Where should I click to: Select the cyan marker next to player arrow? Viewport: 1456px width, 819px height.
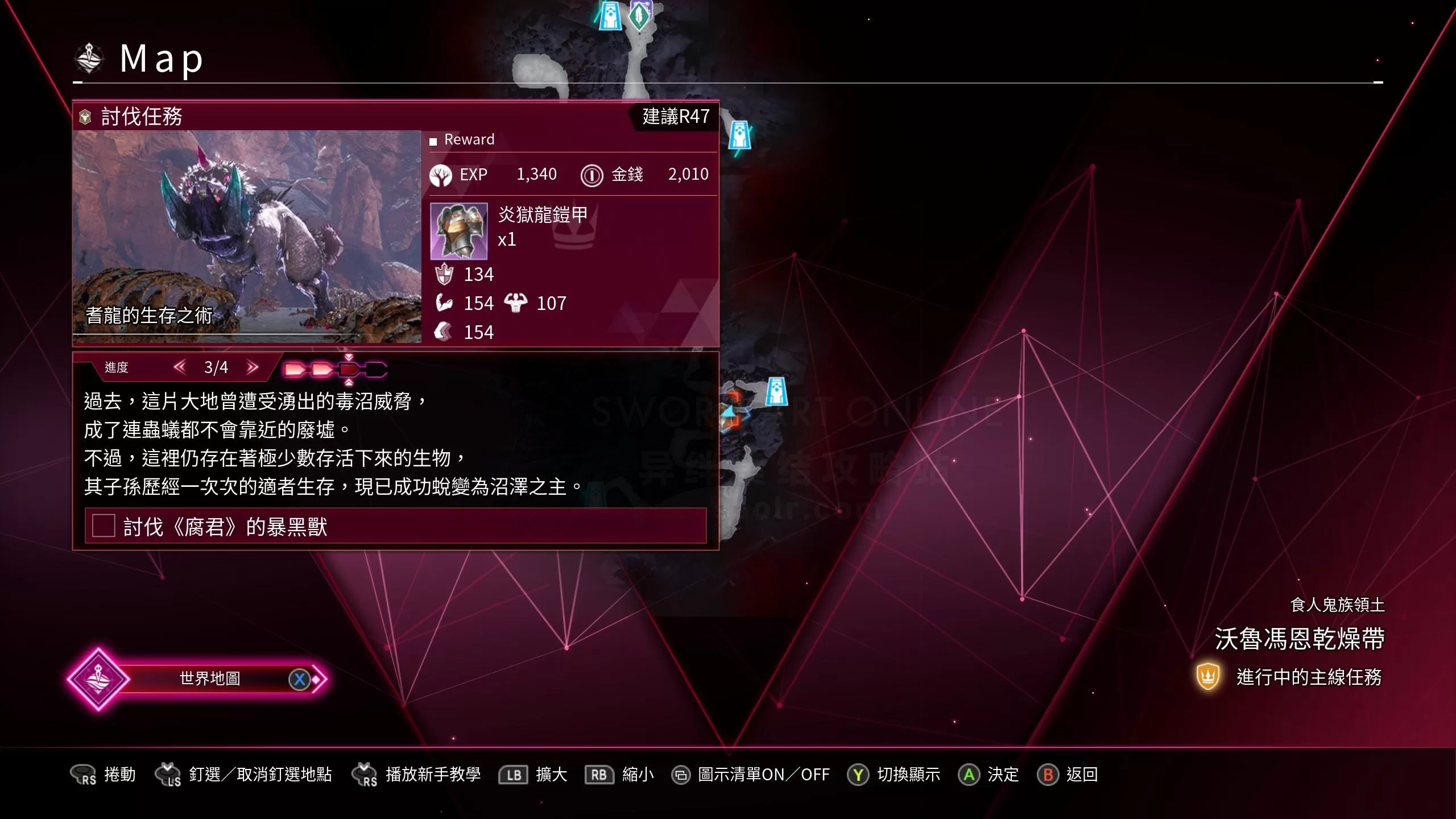coord(776,391)
